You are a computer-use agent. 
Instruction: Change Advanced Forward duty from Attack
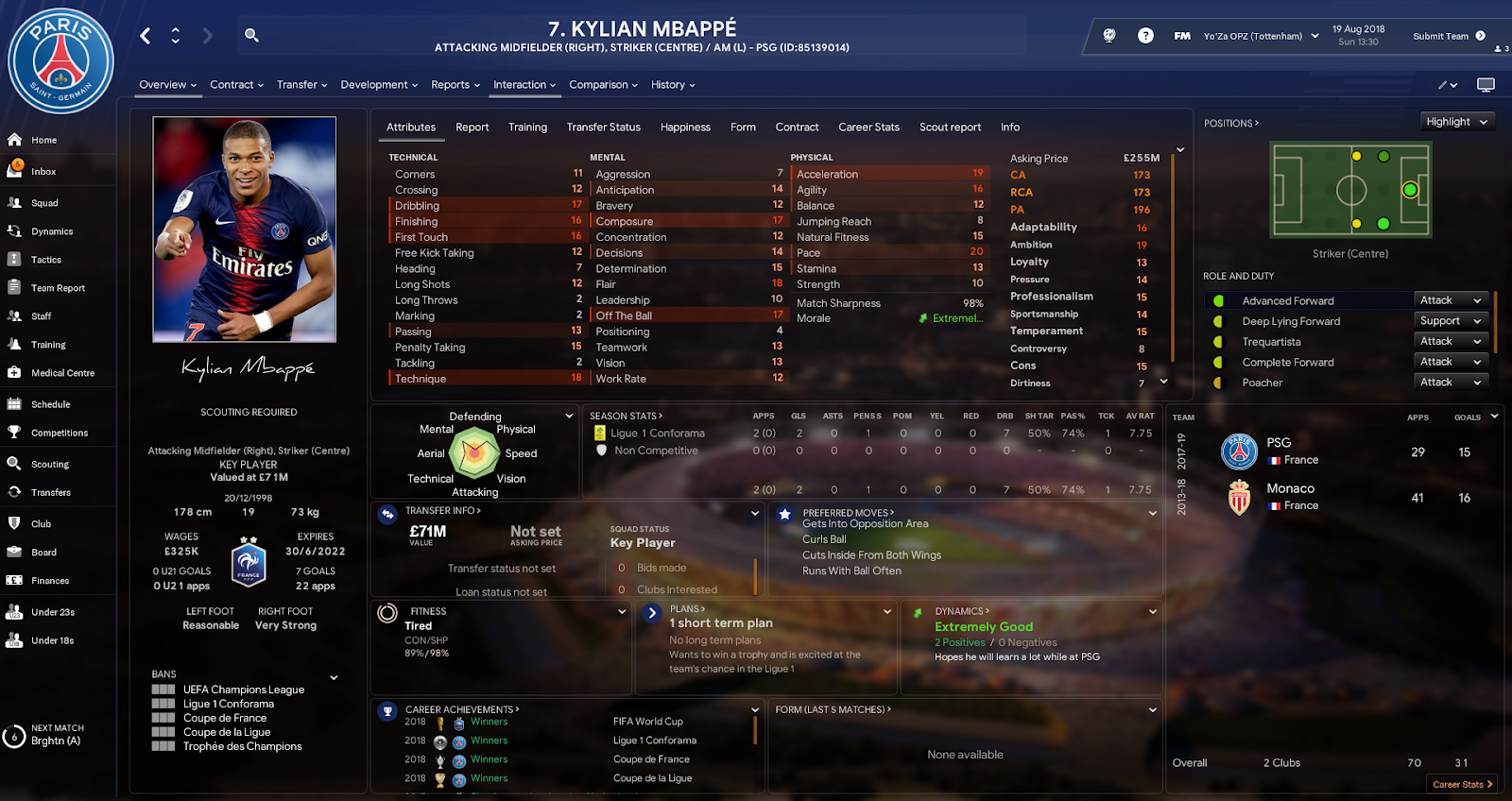(x=1451, y=299)
